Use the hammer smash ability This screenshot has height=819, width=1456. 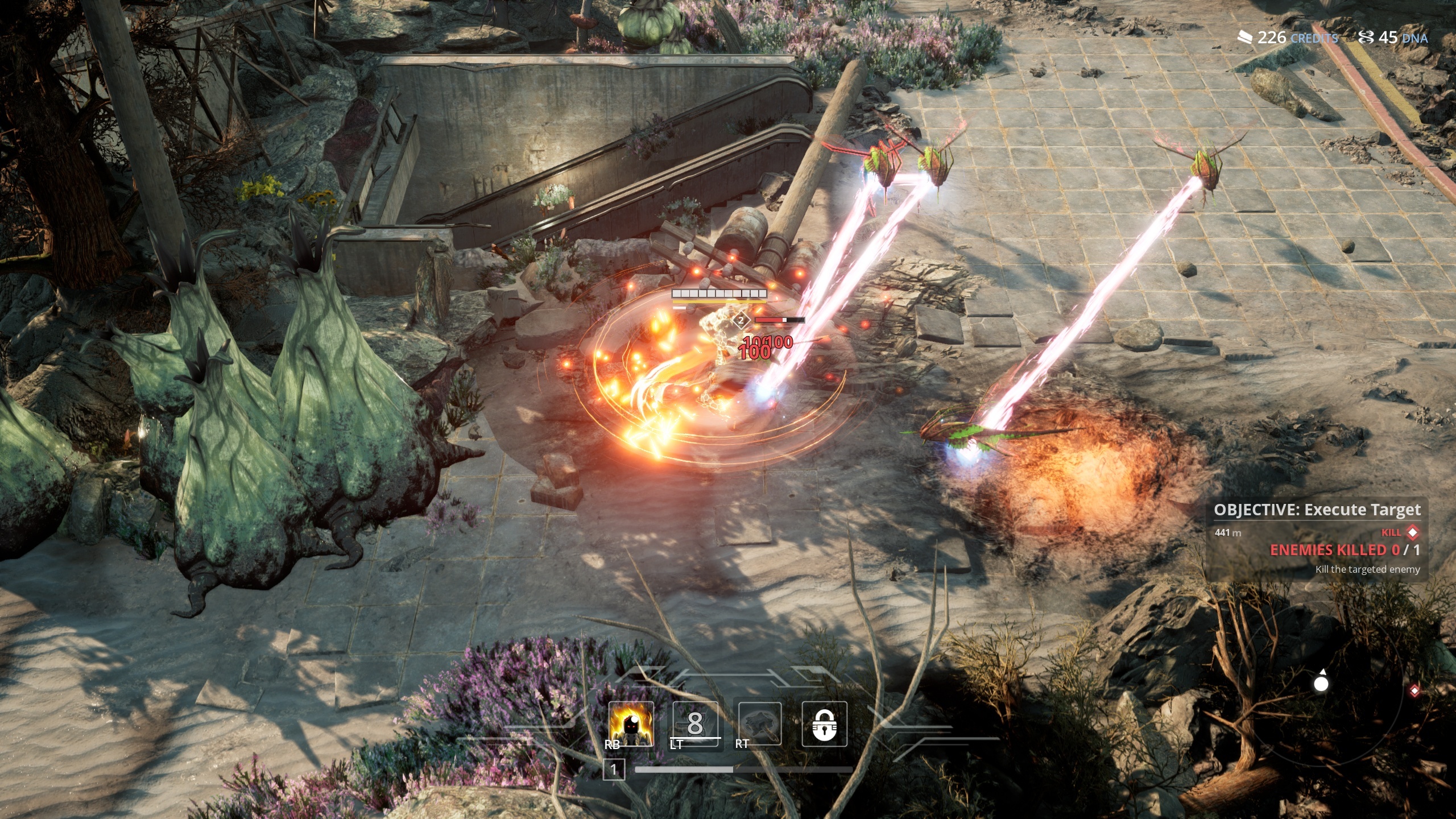click(760, 723)
